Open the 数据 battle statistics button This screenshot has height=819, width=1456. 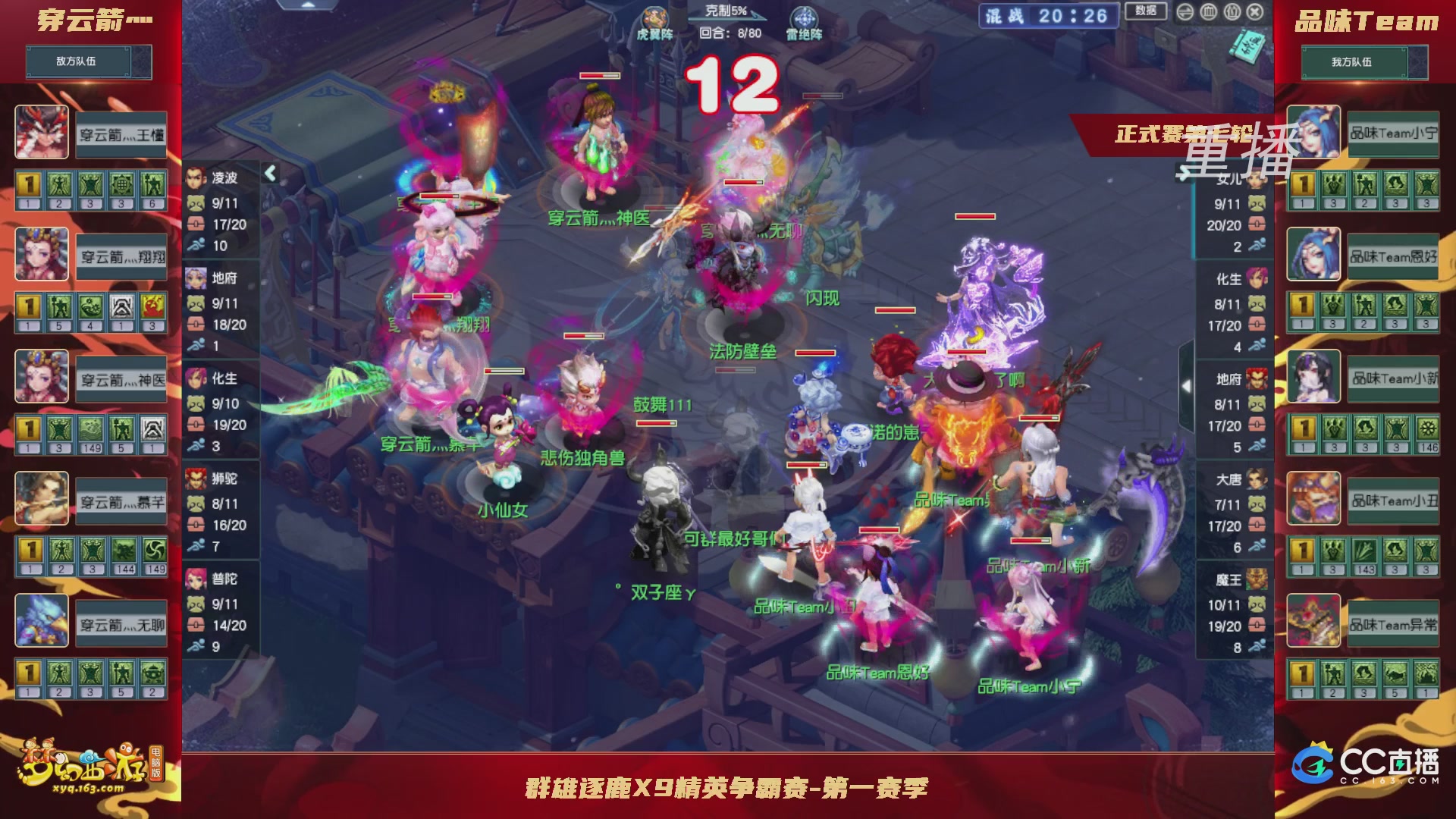tap(1145, 13)
